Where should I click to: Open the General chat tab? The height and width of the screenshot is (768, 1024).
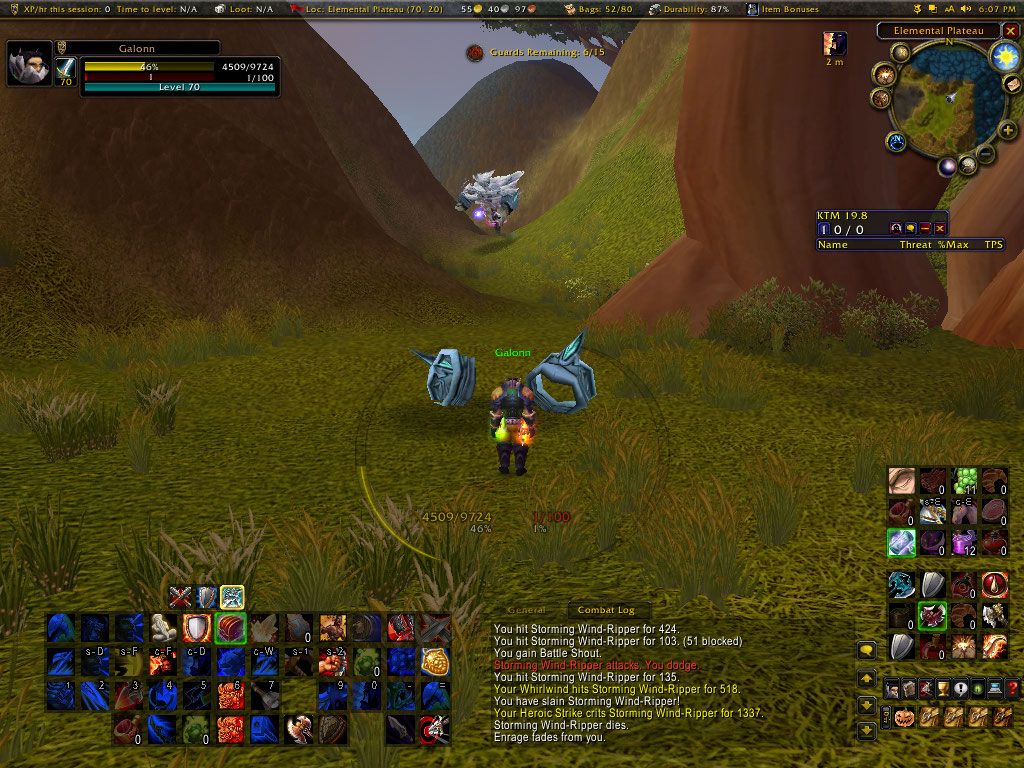[526, 610]
